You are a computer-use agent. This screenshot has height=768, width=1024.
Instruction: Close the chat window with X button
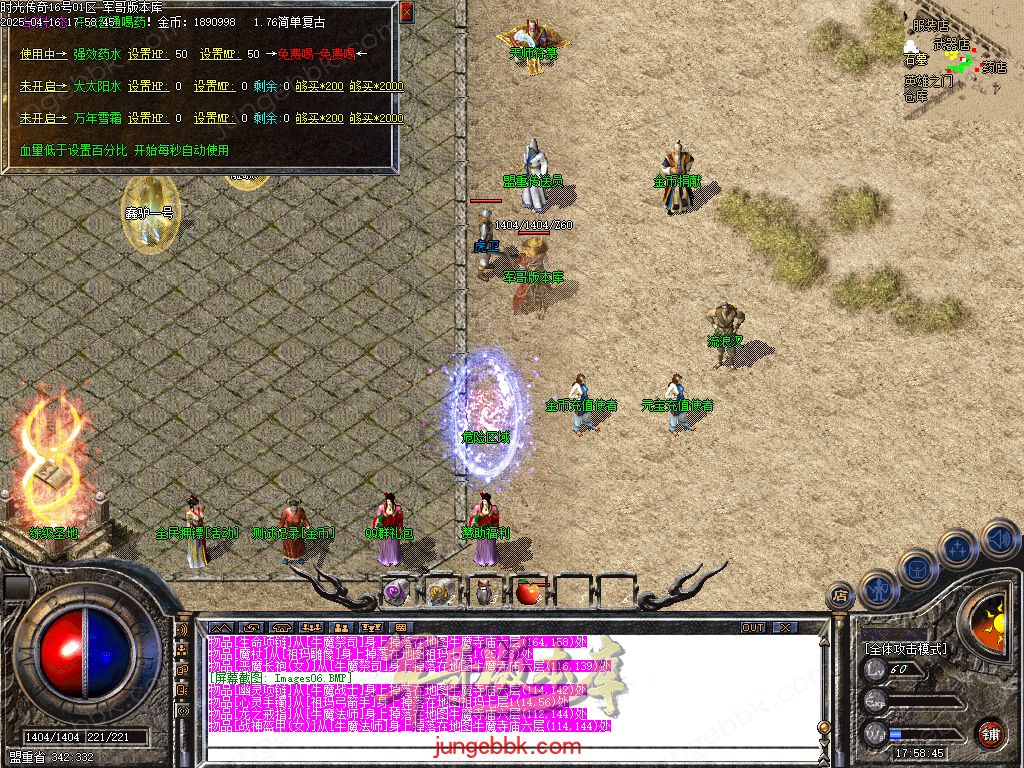(785, 628)
